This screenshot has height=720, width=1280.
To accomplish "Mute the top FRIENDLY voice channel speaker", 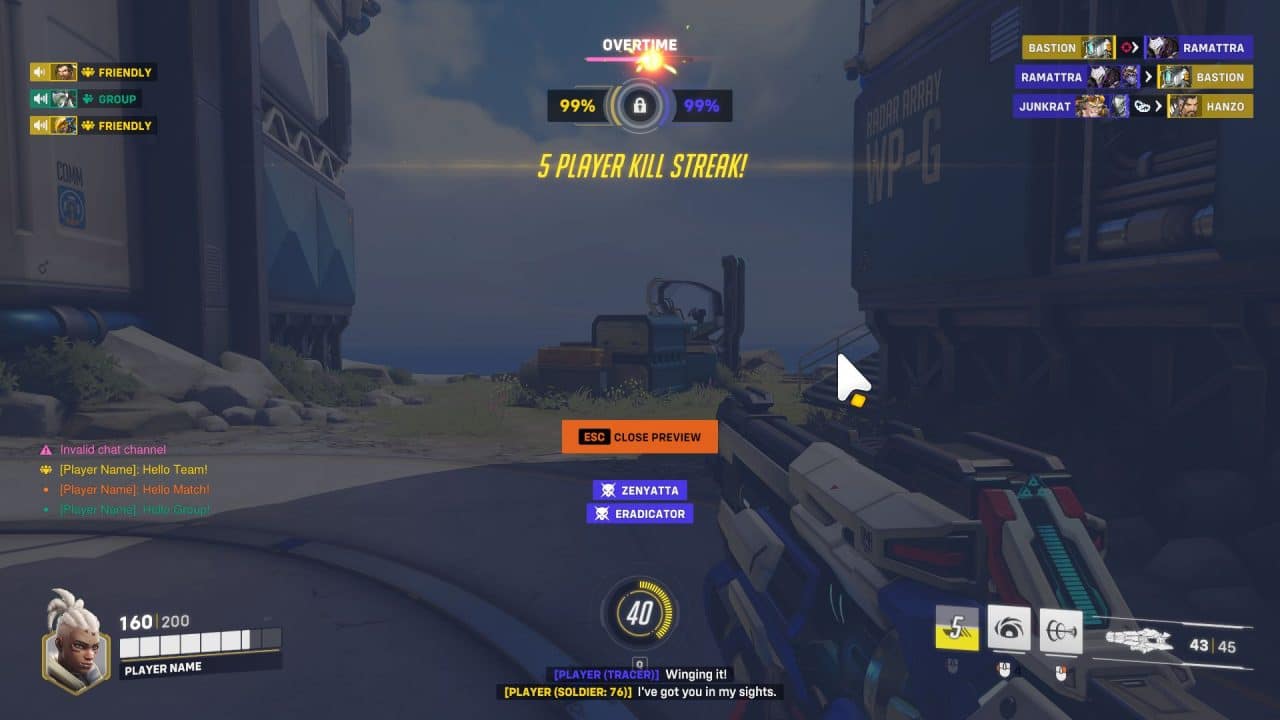I will click(x=40, y=72).
